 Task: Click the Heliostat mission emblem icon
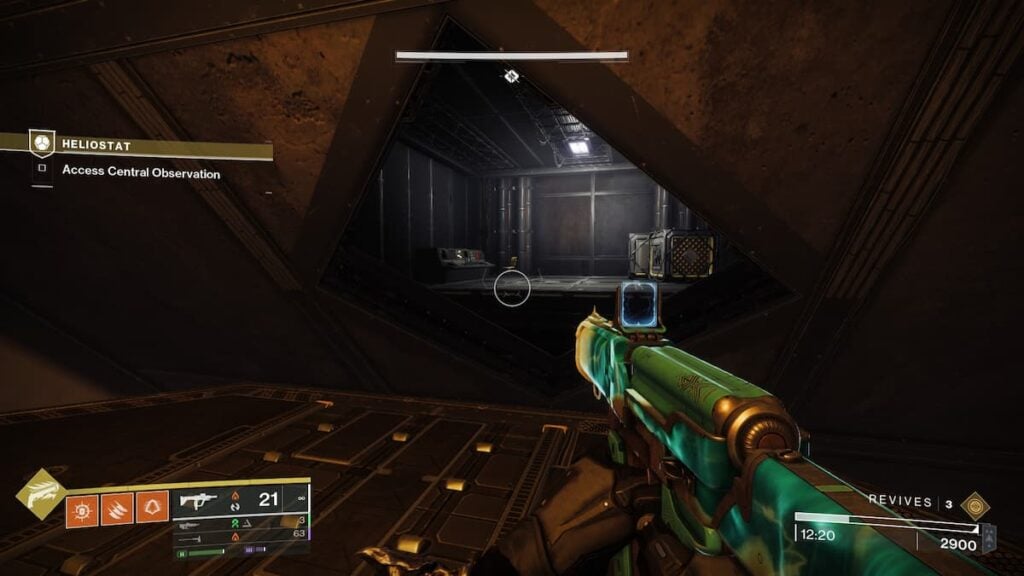coord(41,144)
